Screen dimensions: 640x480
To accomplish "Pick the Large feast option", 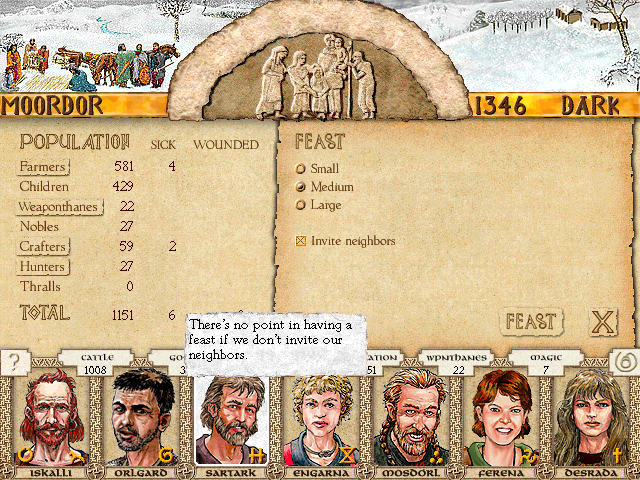I will coord(301,205).
